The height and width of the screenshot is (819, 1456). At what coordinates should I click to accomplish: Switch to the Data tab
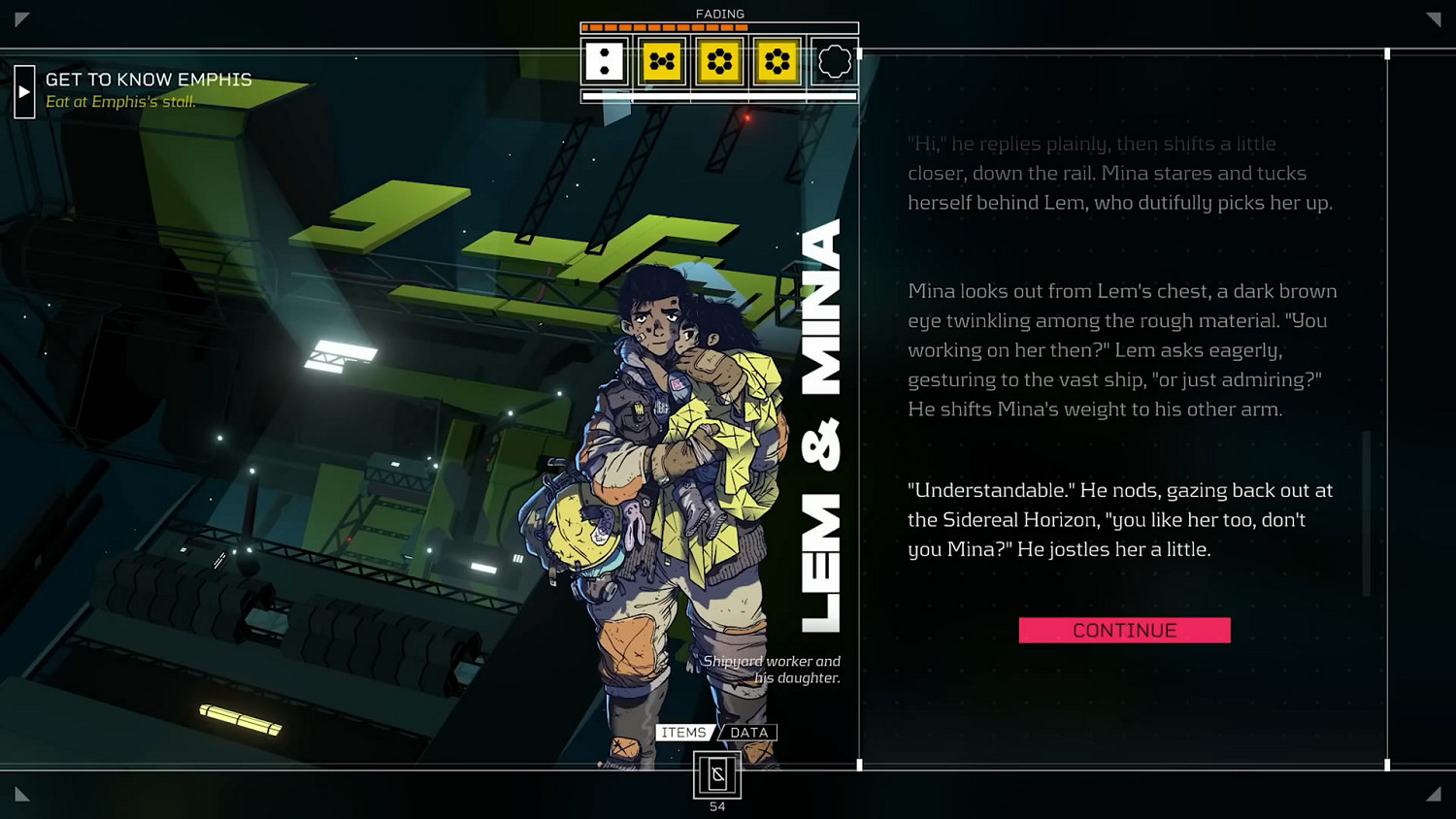coord(748,733)
